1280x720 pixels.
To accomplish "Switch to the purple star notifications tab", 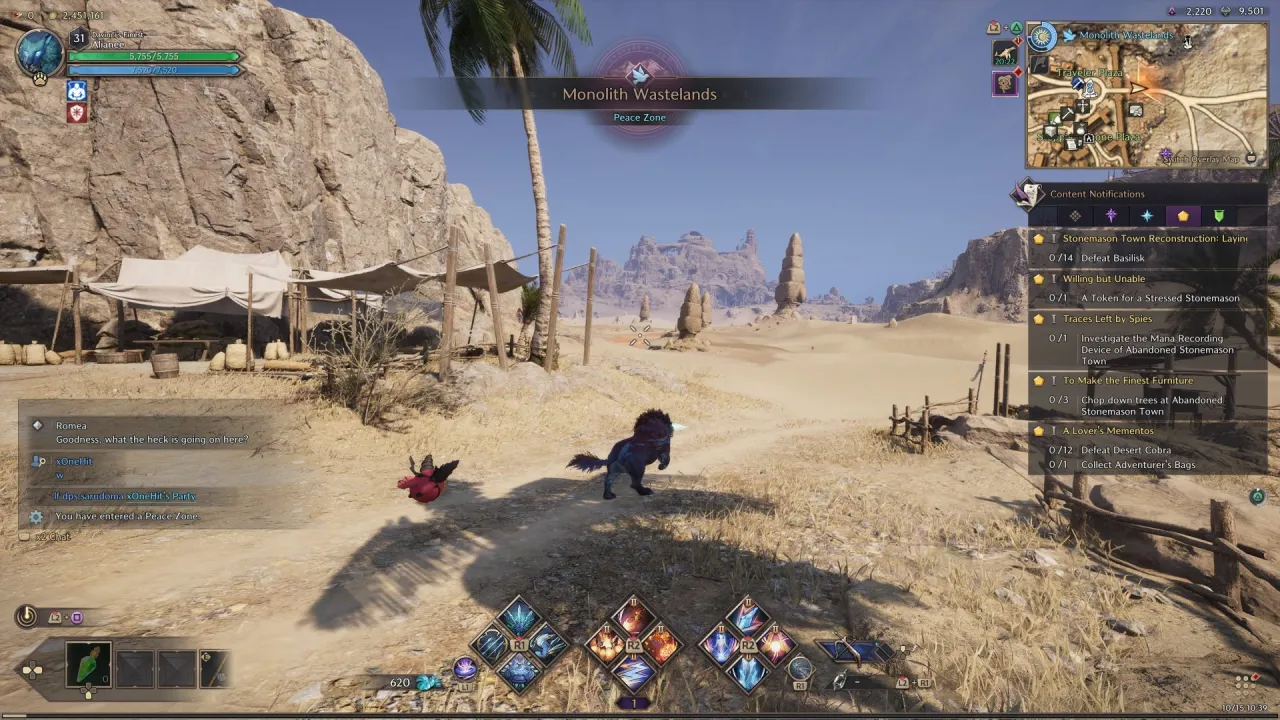I will pos(1111,216).
